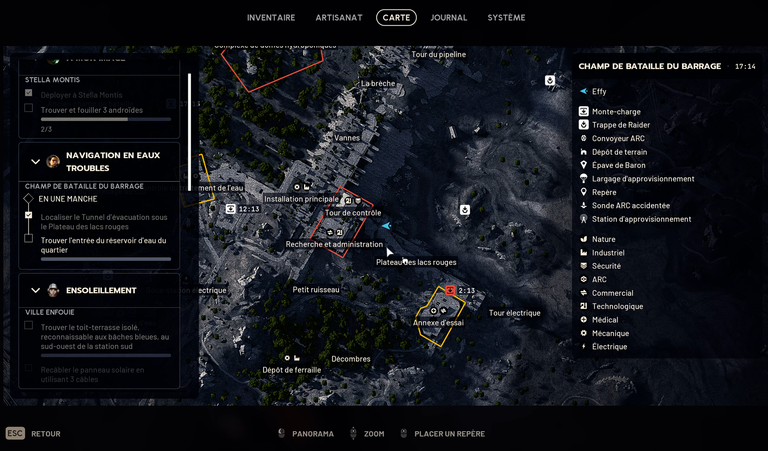Collapse the Navigation en eaux troubles quest
The height and width of the screenshot is (451, 768).
click(x=36, y=162)
